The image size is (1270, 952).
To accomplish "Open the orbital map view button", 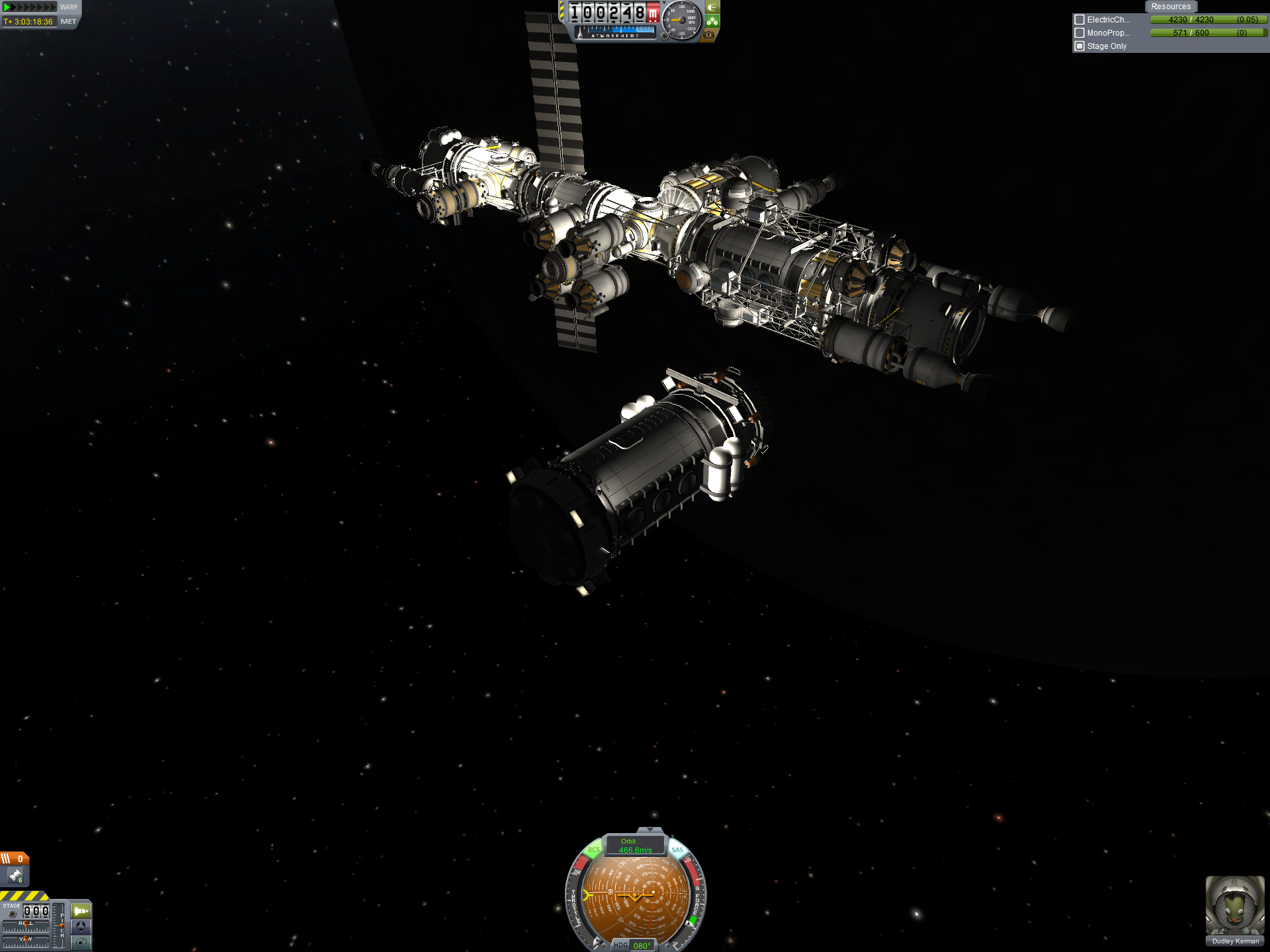I will [x=81, y=942].
